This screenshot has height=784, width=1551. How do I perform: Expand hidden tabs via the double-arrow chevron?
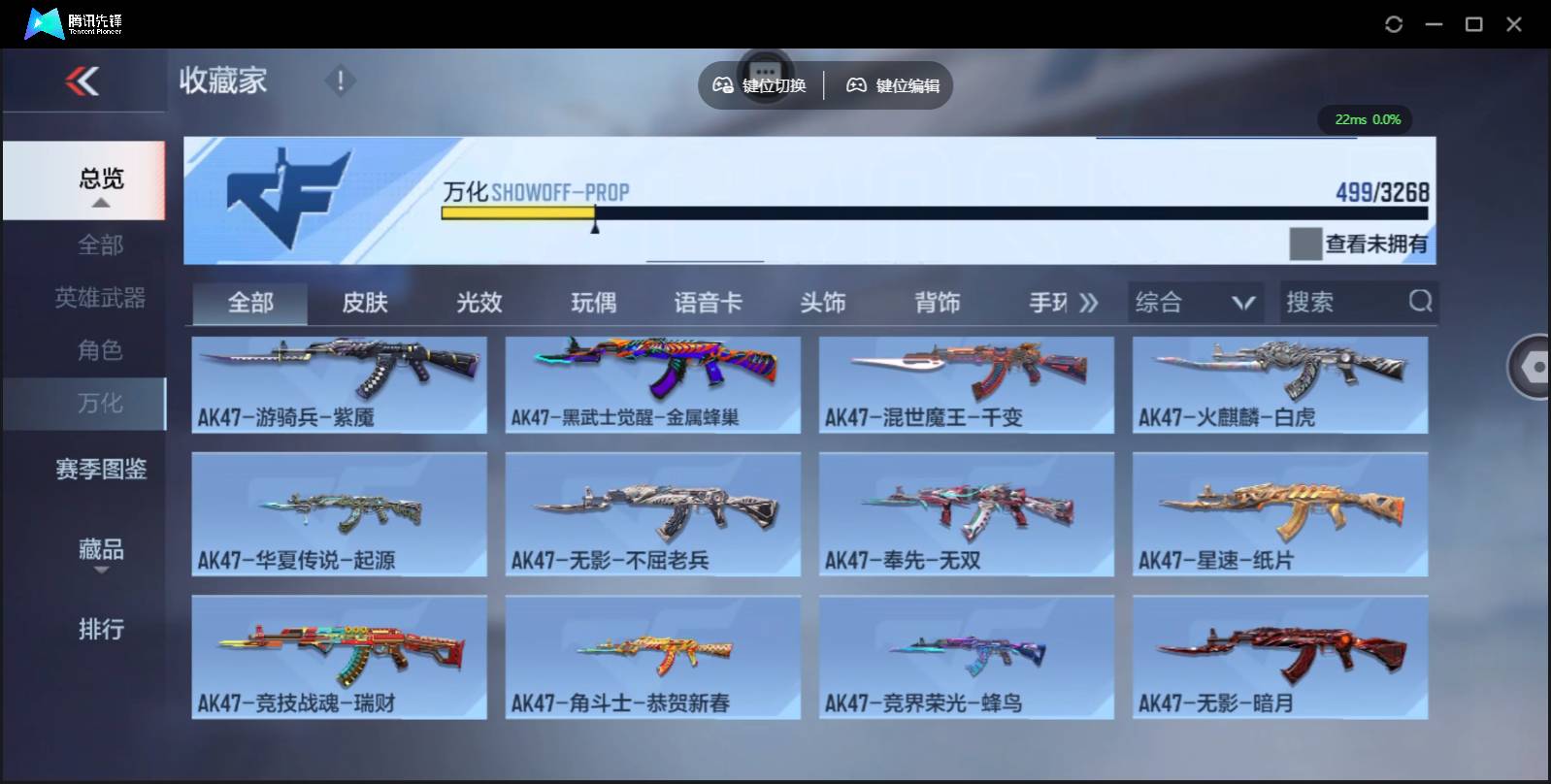pyautogui.click(x=1091, y=302)
